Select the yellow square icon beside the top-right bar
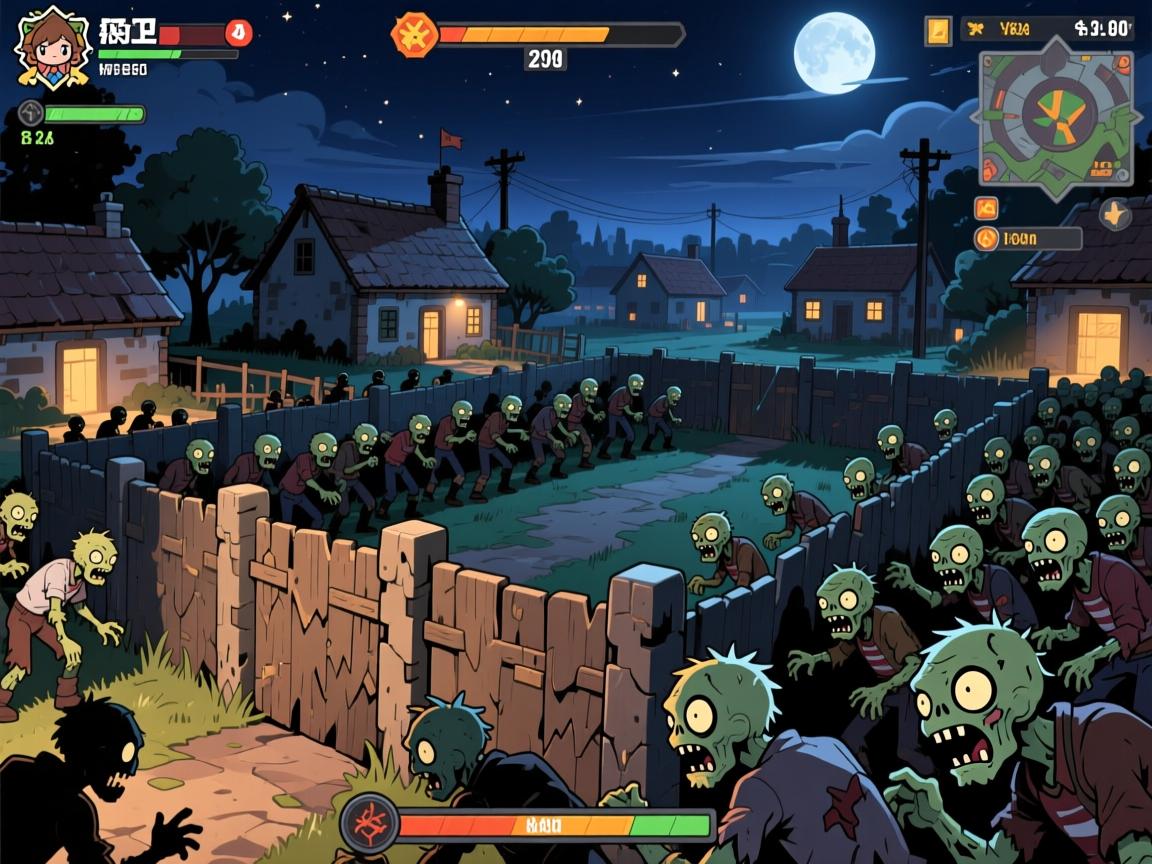 coord(938,30)
